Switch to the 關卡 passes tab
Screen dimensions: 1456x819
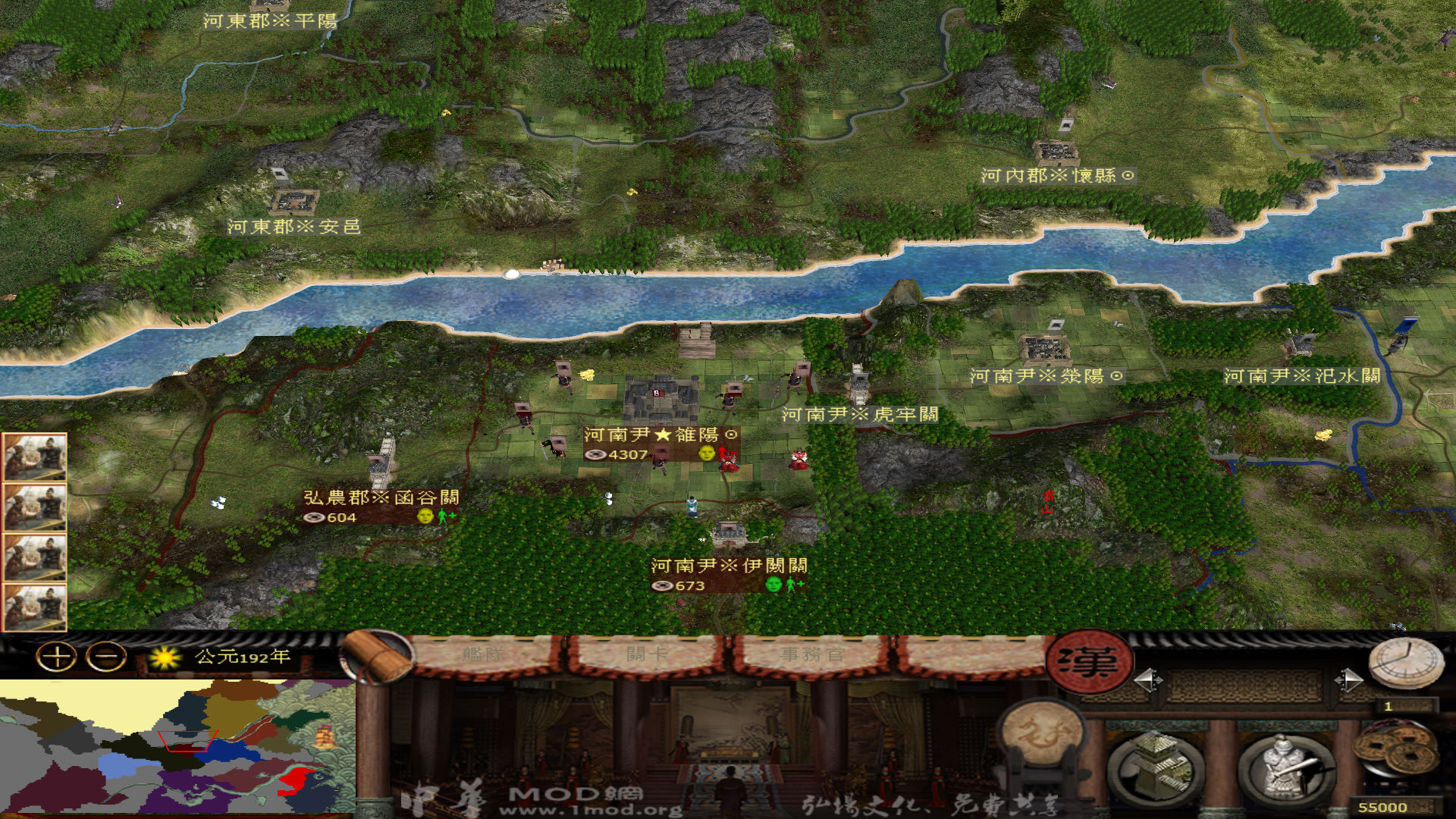(646, 654)
